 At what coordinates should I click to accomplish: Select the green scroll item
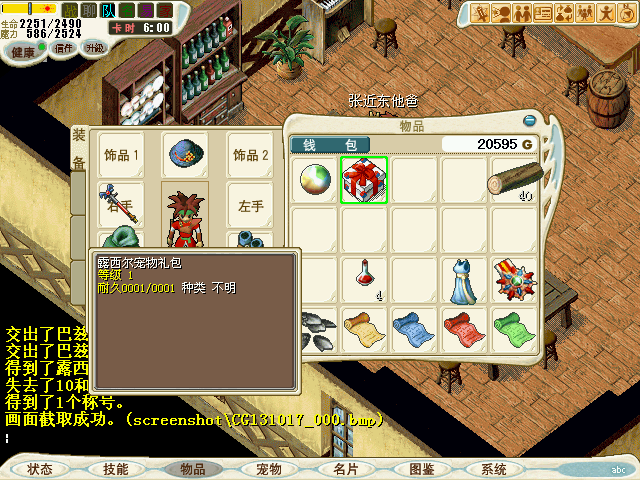coord(514,326)
